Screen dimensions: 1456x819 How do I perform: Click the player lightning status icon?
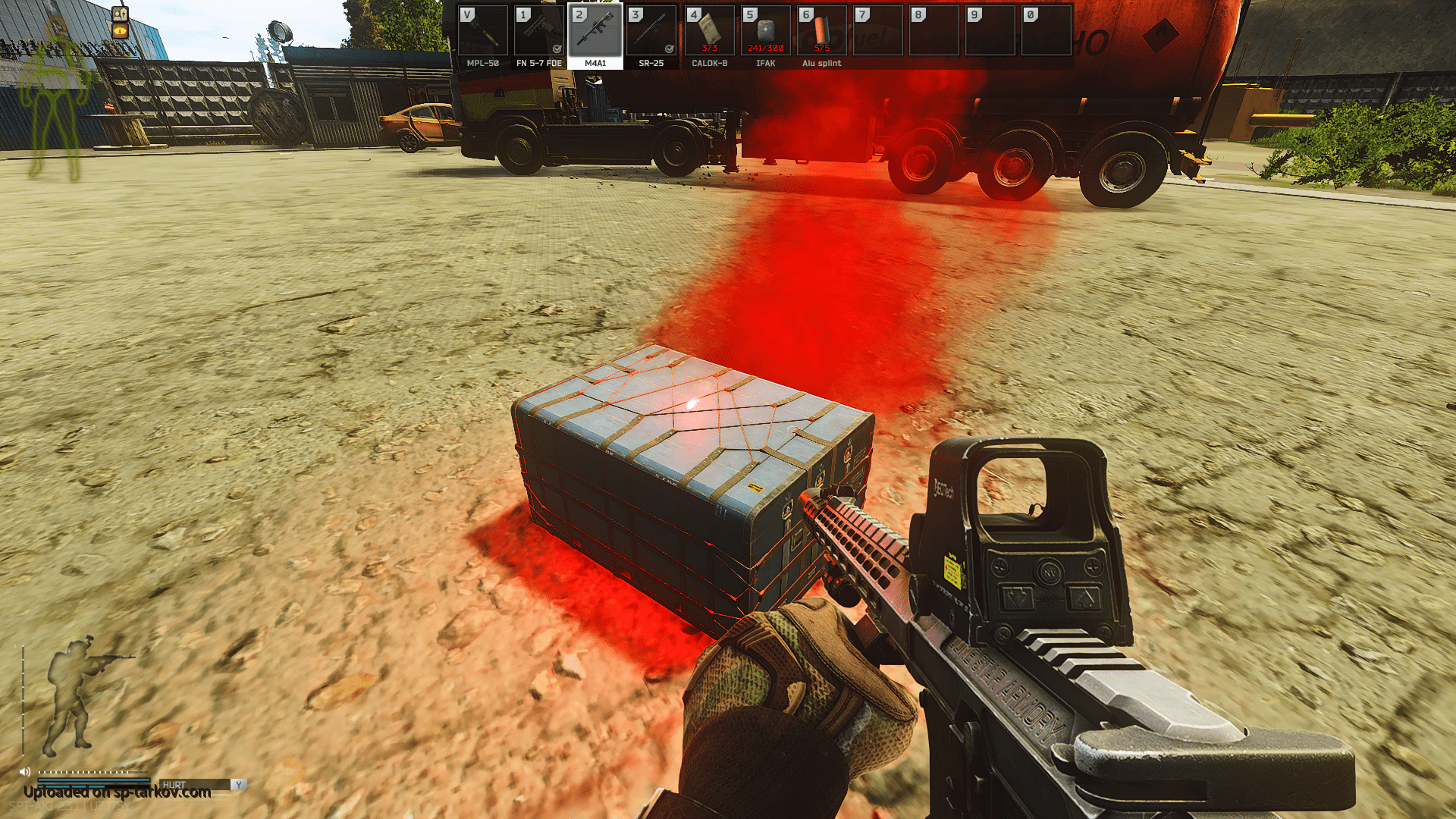pos(121,14)
